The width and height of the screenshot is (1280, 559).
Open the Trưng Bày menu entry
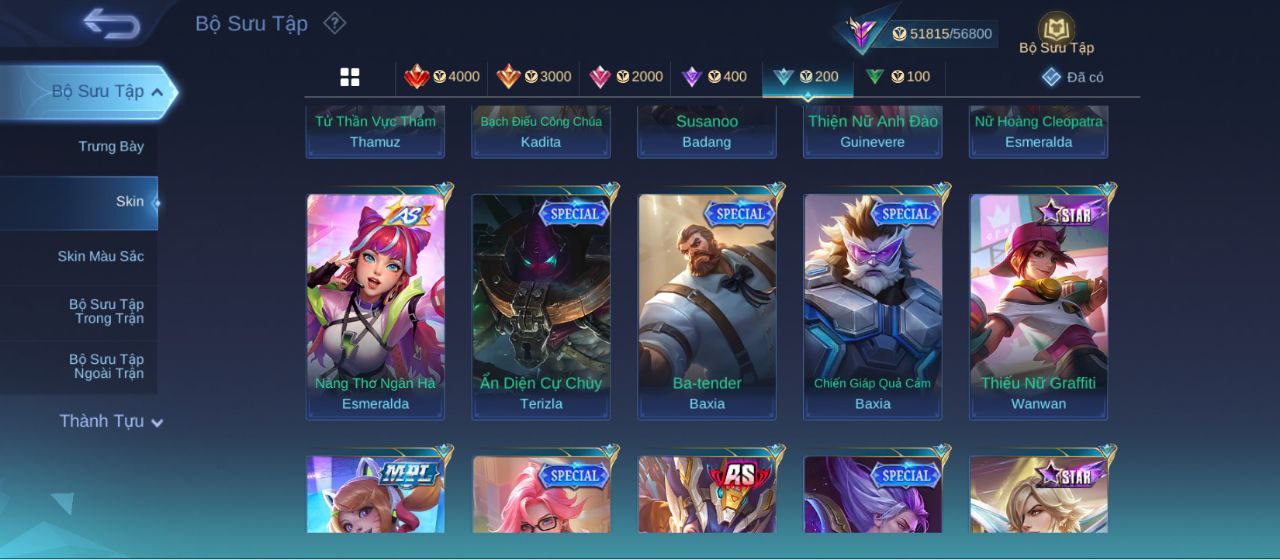pos(111,146)
